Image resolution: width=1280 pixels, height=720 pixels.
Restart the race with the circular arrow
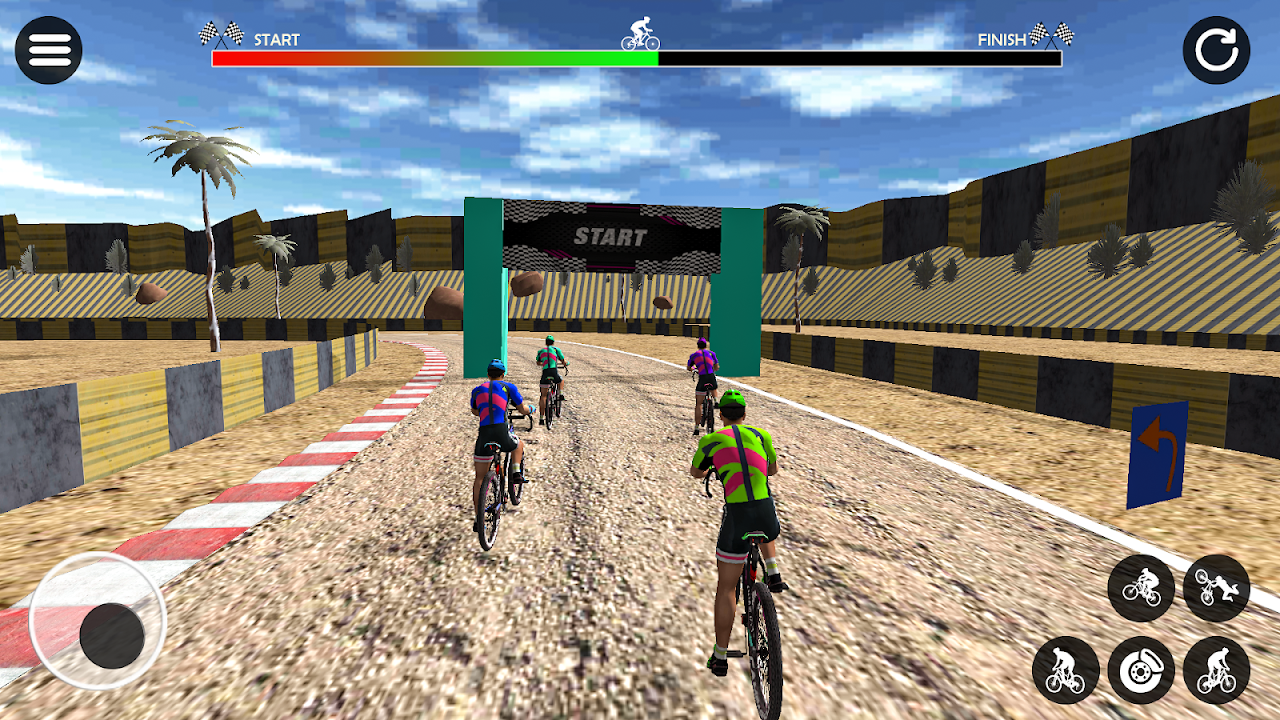pyautogui.click(x=1216, y=50)
